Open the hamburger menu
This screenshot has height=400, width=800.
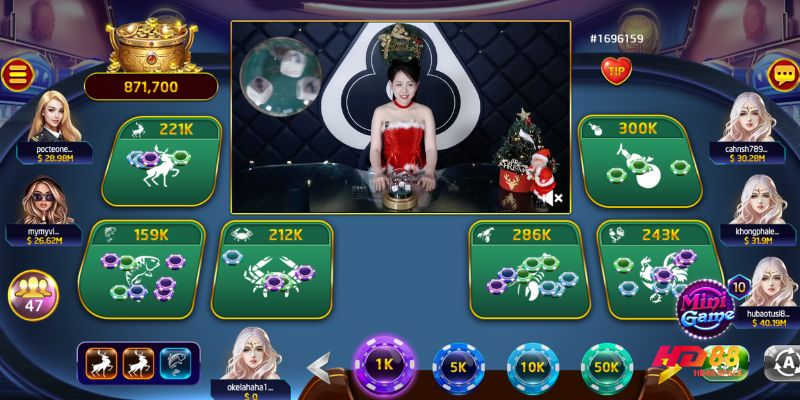(x=15, y=73)
